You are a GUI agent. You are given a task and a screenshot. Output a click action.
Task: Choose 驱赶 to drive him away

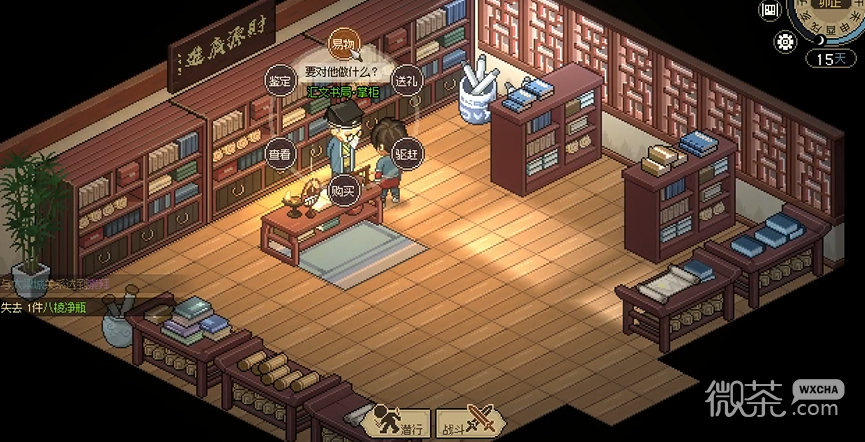coord(405,154)
